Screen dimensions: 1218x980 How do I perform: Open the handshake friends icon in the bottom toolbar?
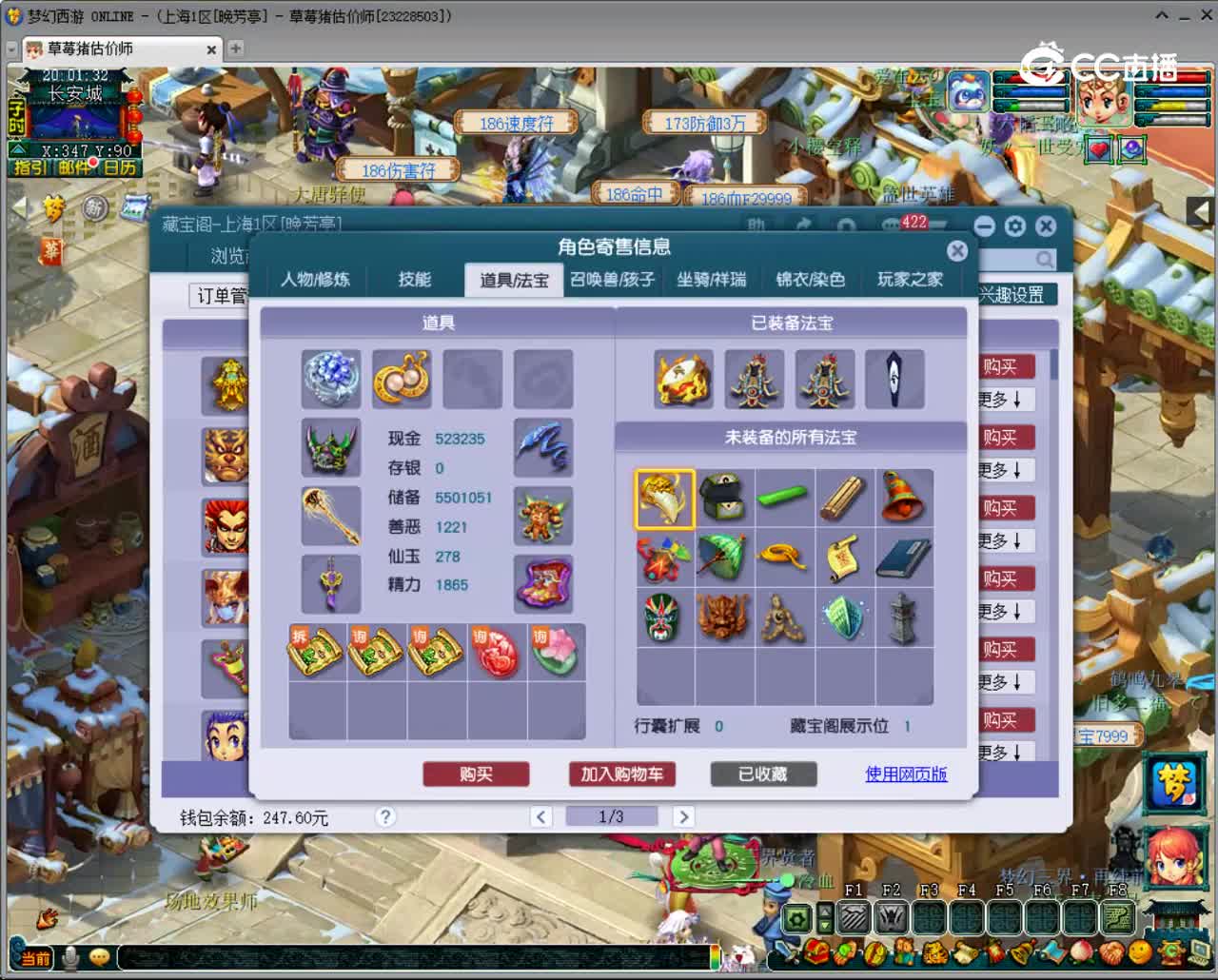1110,952
